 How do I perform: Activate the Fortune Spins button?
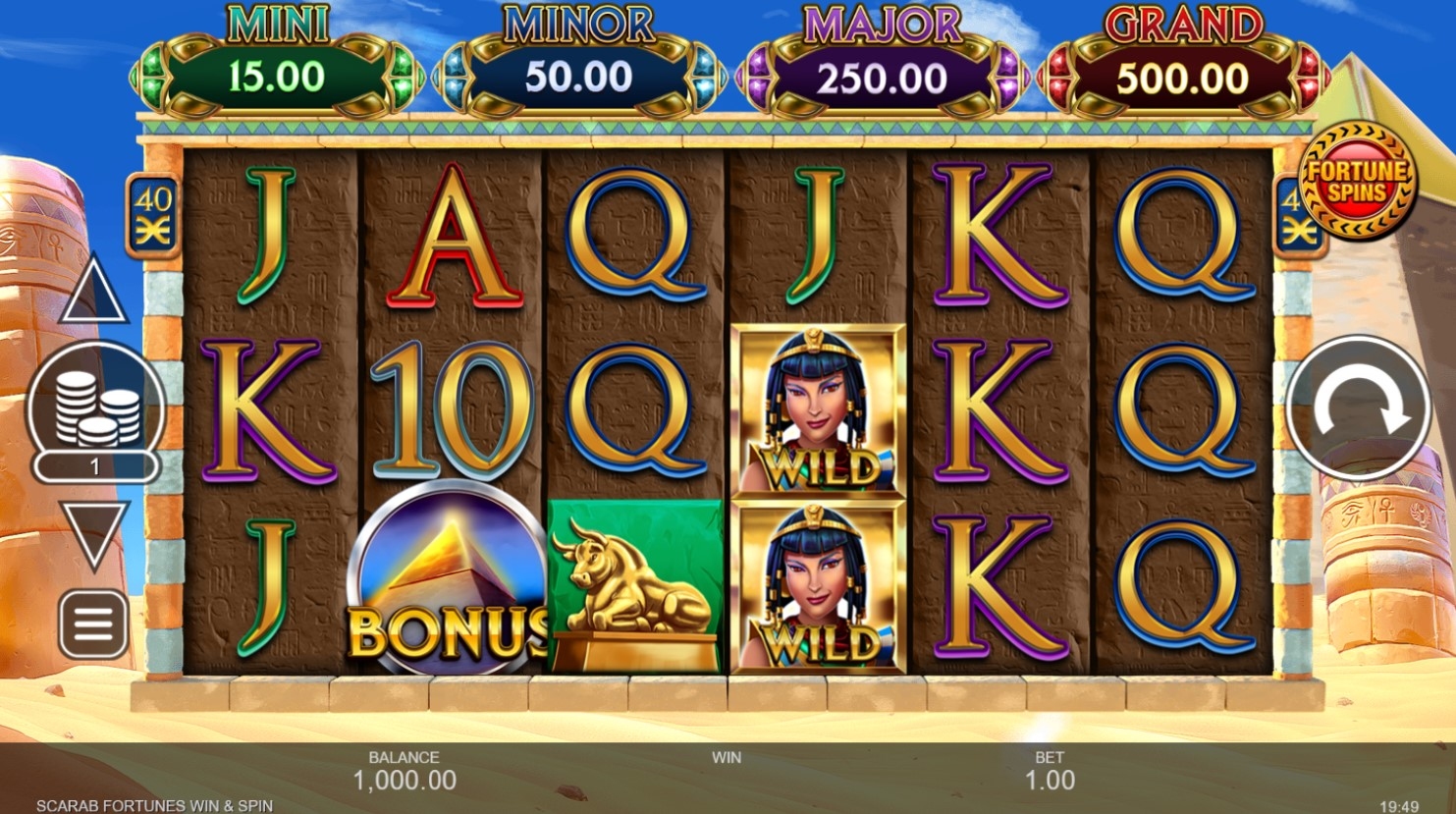coord(1357,180)
